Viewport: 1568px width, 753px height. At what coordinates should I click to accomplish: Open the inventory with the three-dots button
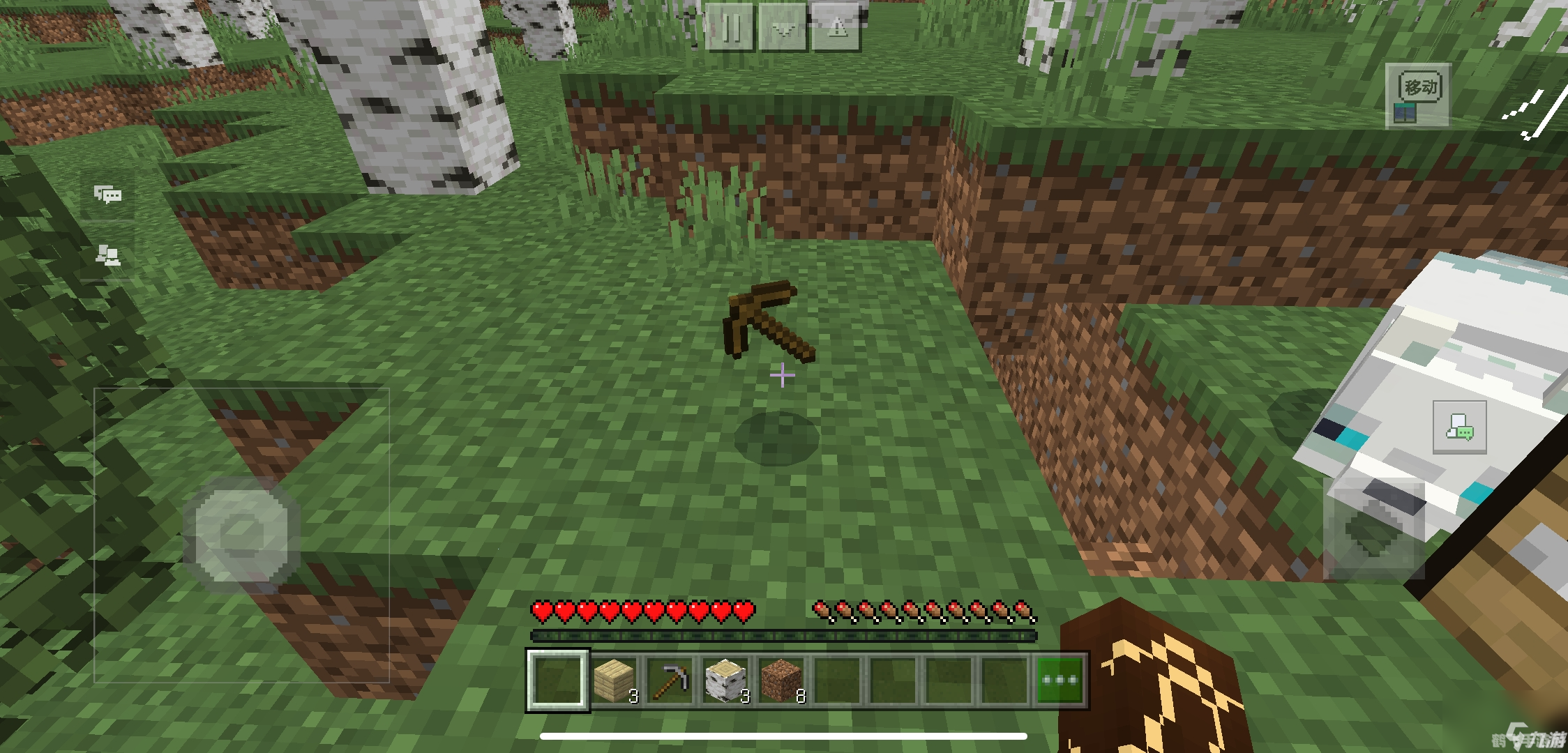[x=1060, y=680]
